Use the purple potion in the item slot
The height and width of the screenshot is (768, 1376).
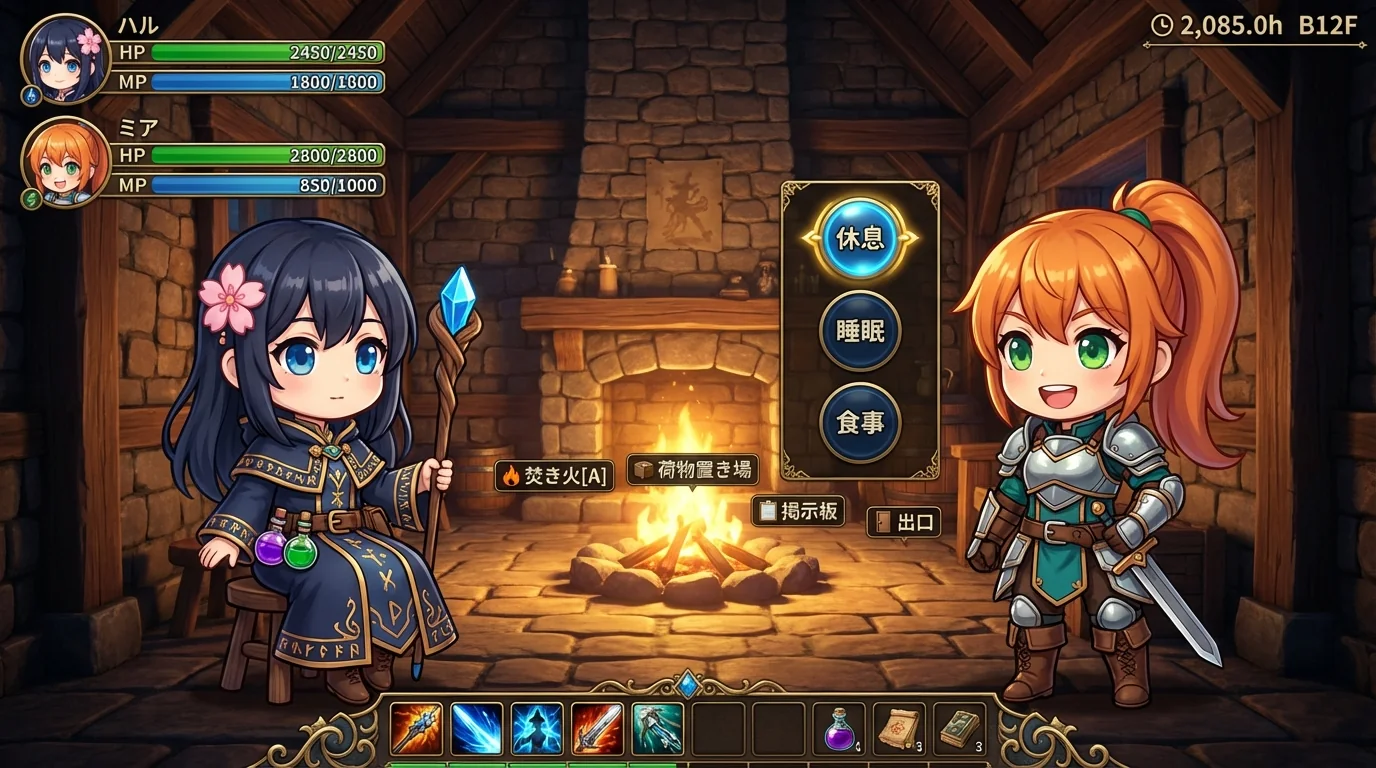pyautogui.click(x=838, y=732)
